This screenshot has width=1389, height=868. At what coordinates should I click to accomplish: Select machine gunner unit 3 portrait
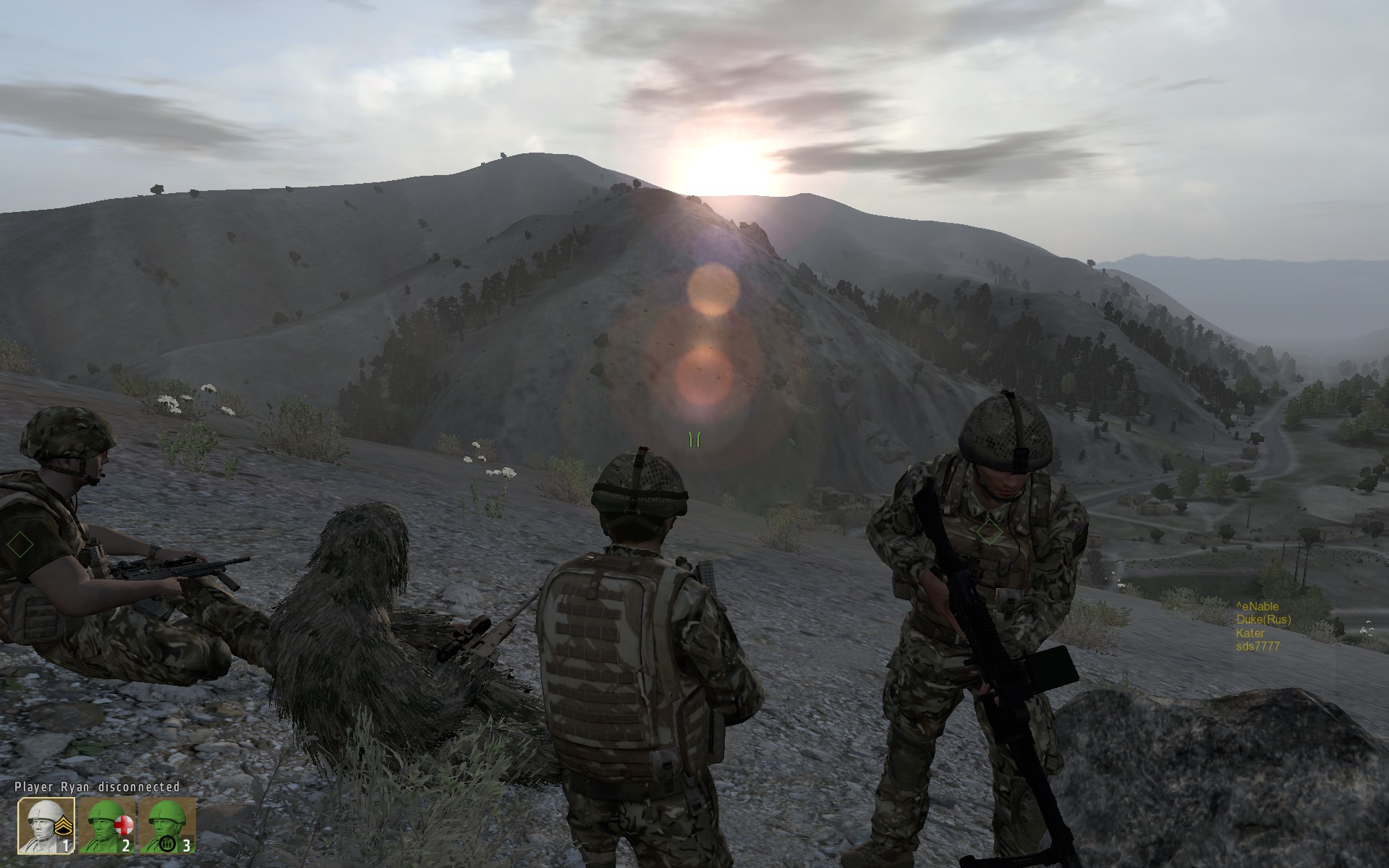point(167,825)
